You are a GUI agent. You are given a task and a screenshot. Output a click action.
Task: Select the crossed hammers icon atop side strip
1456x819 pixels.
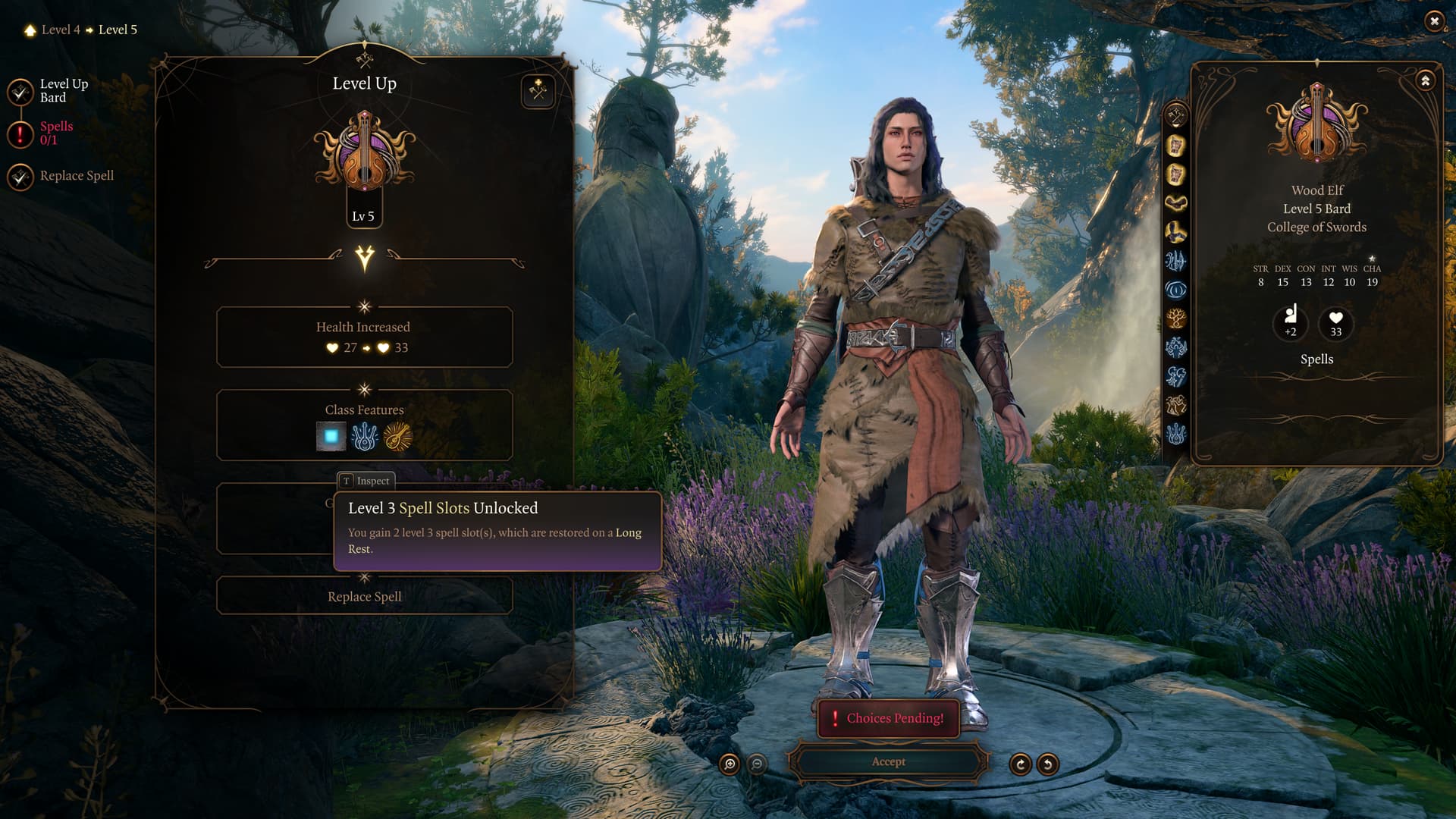coord(1176,116)
